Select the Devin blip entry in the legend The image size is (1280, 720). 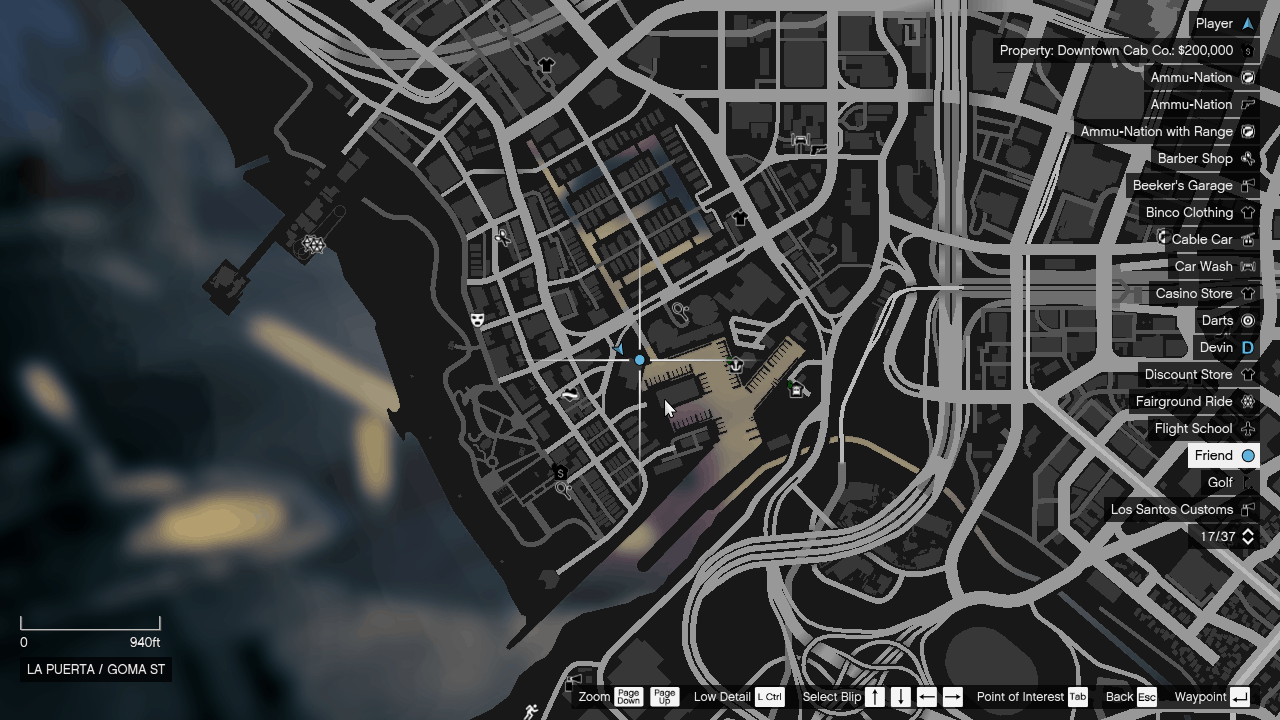coord(1218,347)
